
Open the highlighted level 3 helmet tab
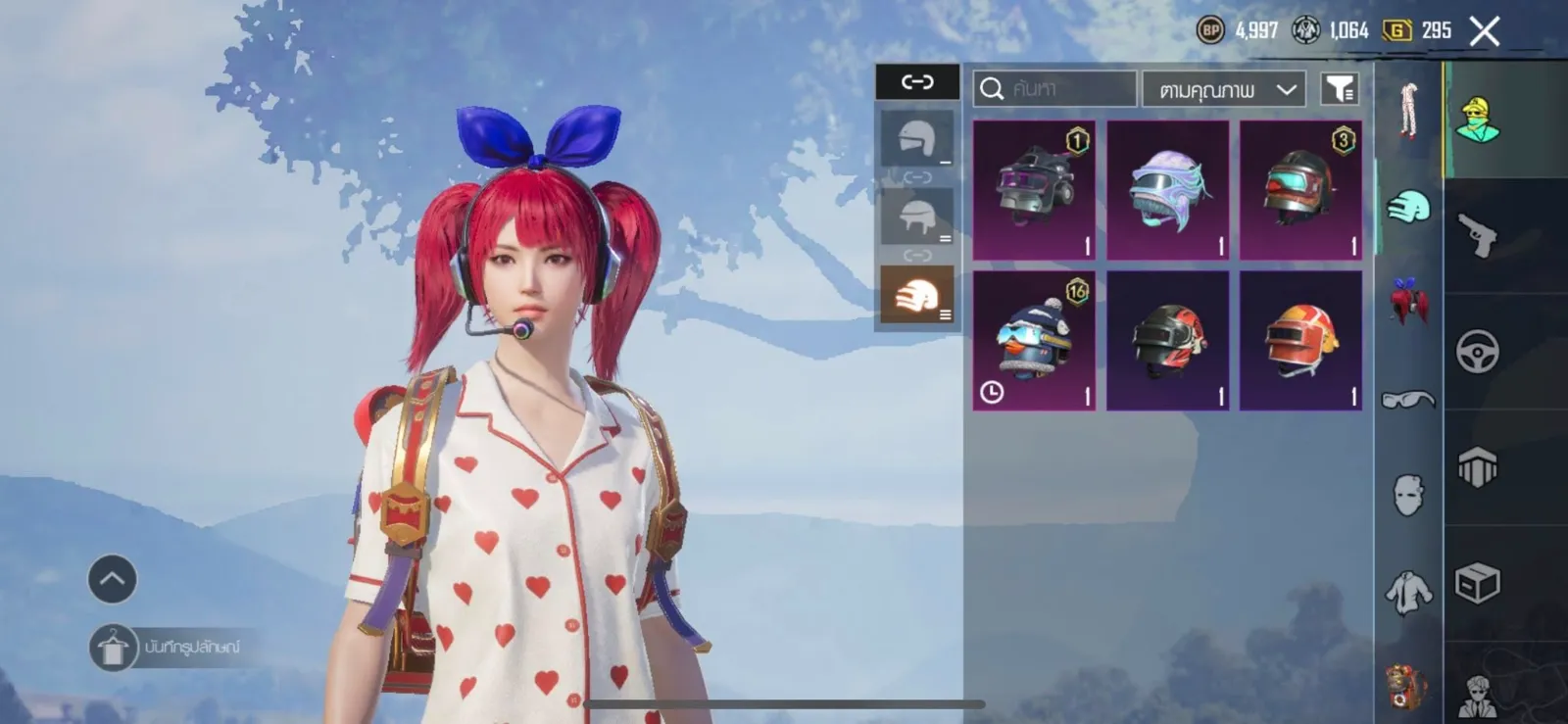click(x=917, y=295)
